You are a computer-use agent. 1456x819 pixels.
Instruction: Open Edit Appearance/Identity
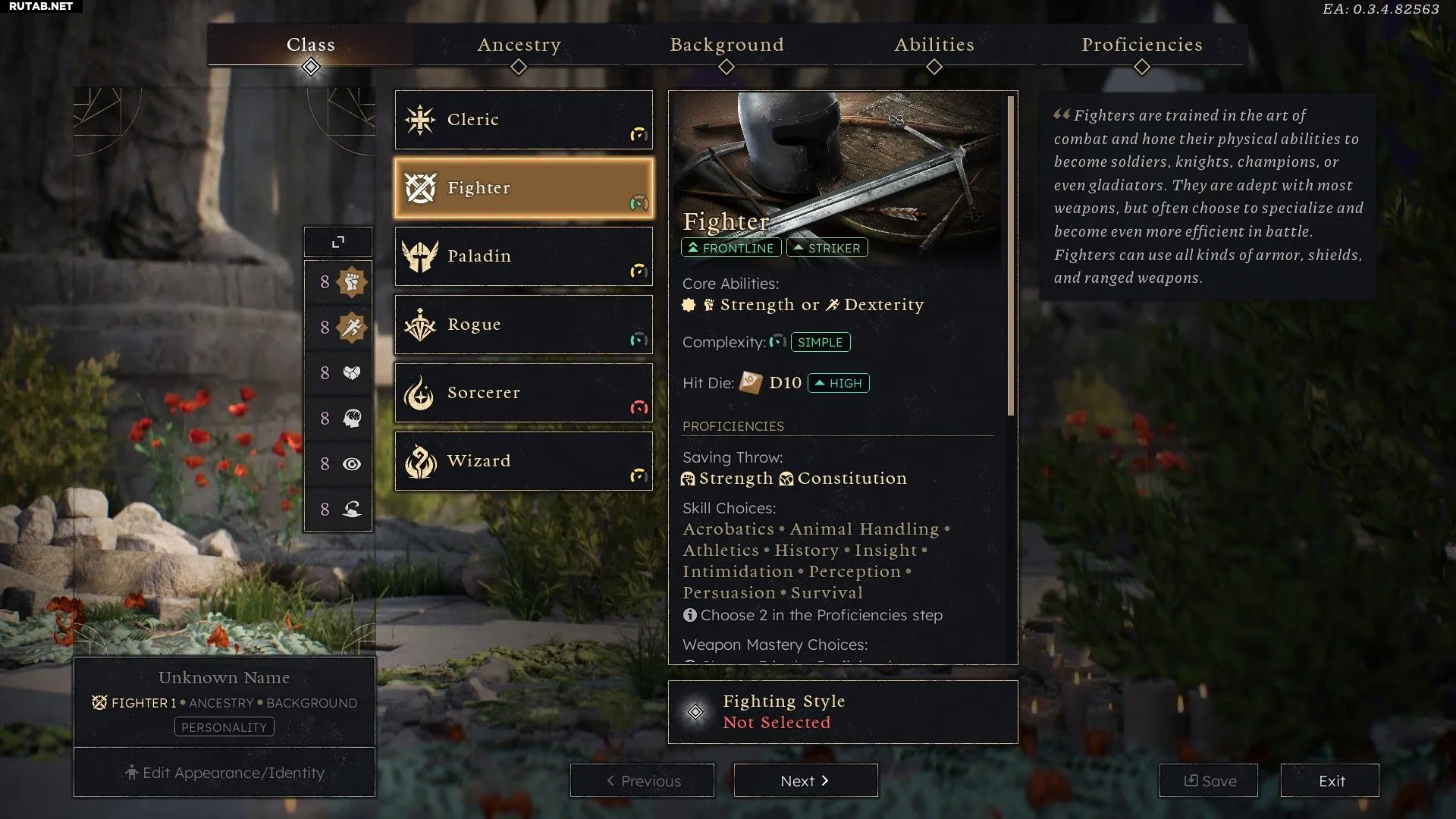[x=224, y=773]
